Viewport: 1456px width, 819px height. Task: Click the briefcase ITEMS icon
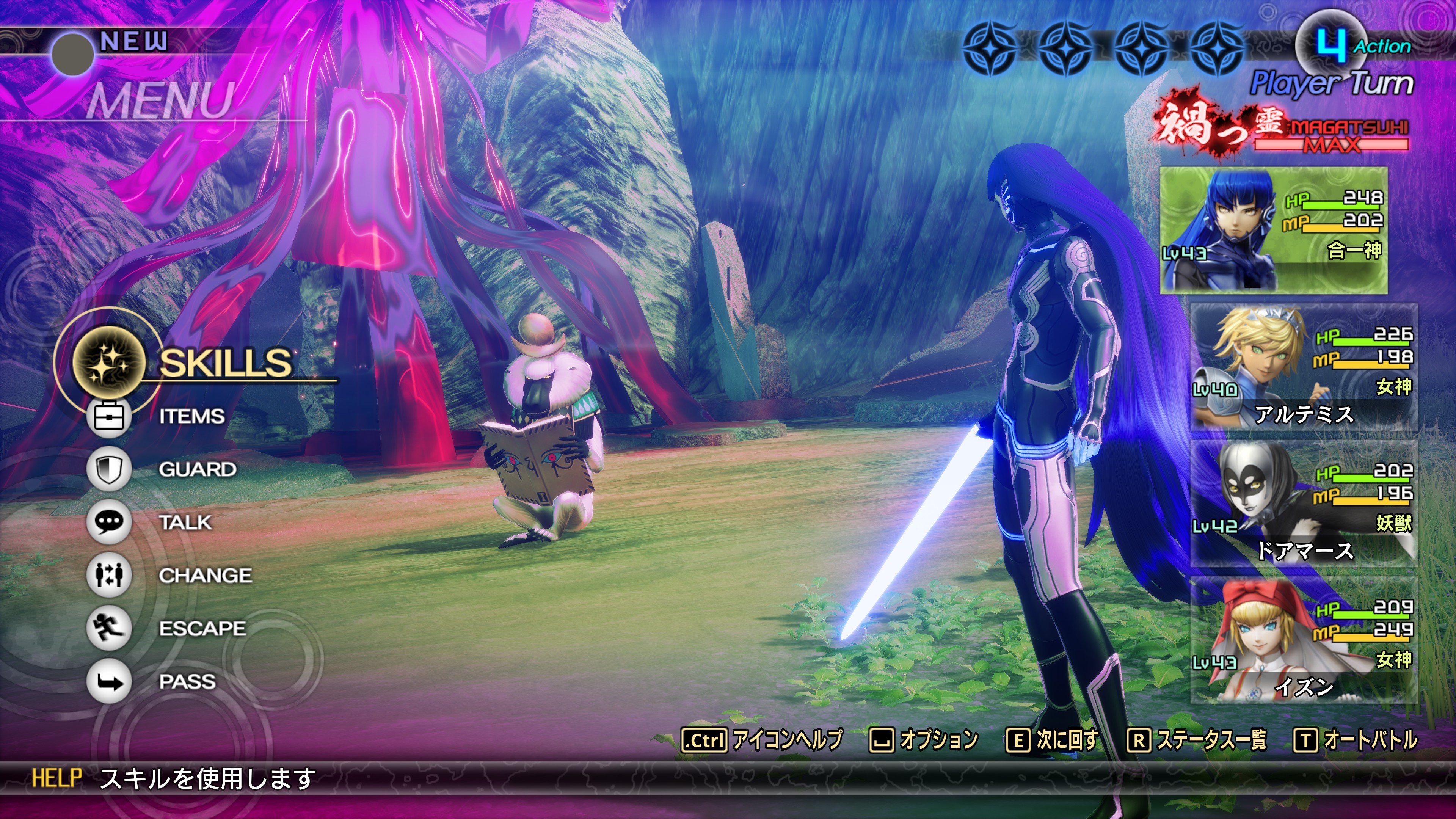click(109, 417)
